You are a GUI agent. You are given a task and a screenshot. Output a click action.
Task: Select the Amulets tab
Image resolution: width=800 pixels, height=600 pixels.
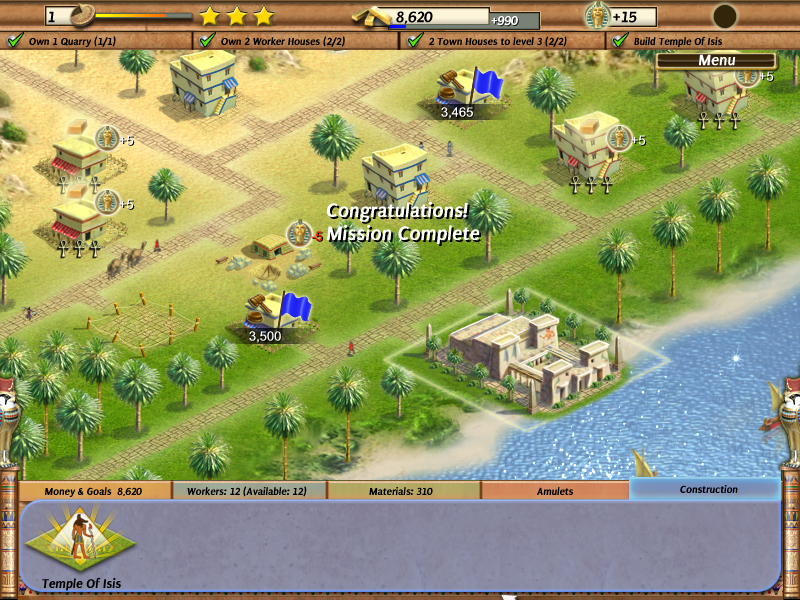click(555, 491)
